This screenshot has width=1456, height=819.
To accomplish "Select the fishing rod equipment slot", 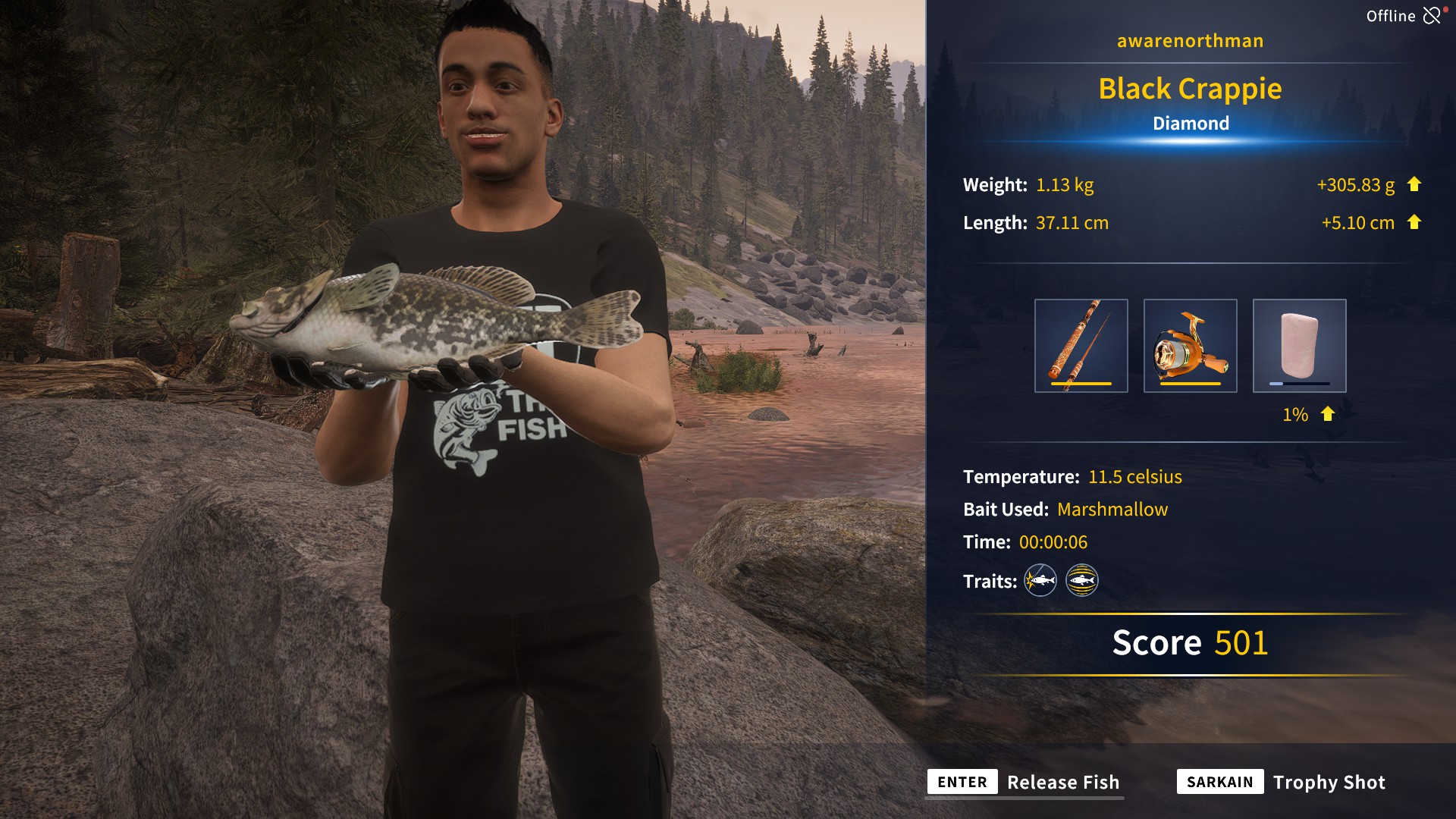I will [1081, 346].
